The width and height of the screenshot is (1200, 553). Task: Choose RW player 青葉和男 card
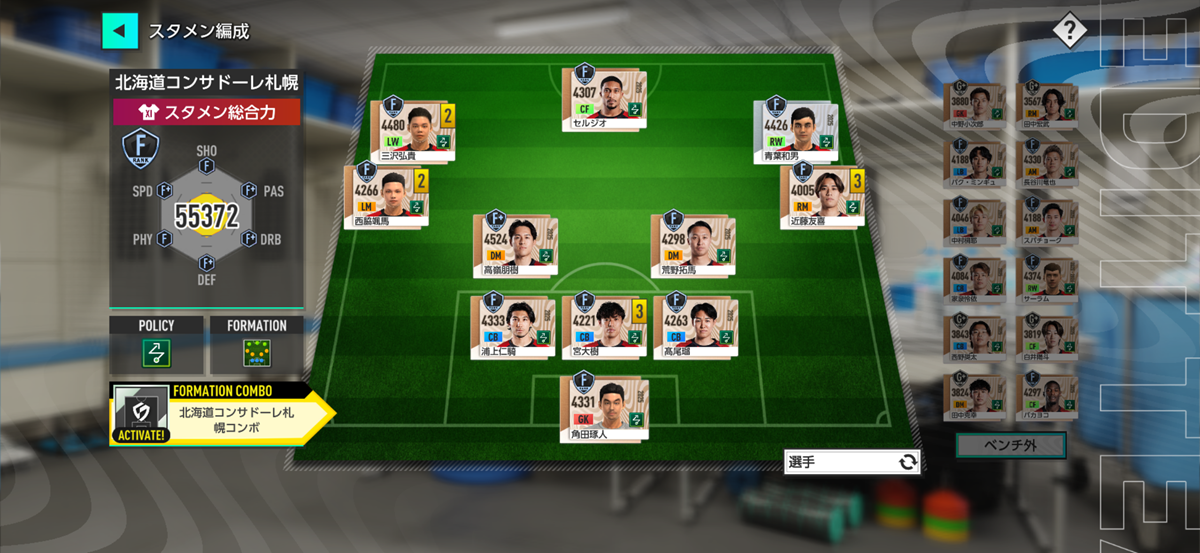798,130
